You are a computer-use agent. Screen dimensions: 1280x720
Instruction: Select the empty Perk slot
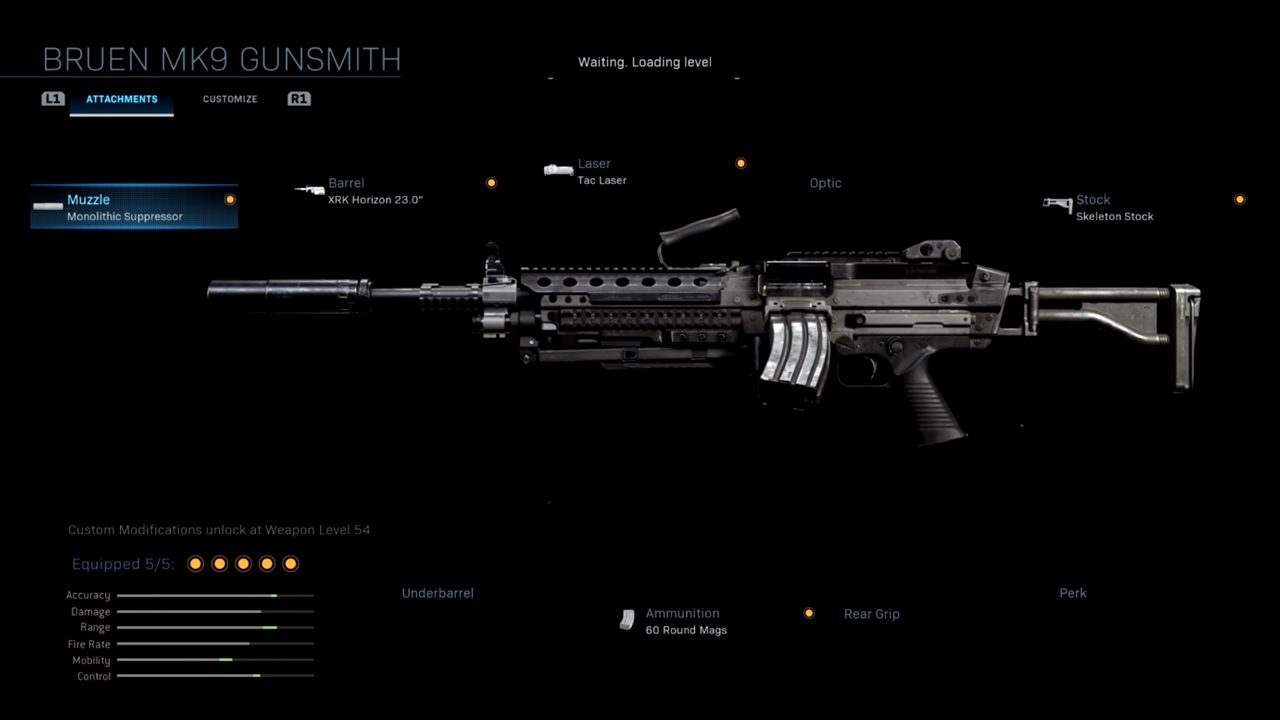1072,593
